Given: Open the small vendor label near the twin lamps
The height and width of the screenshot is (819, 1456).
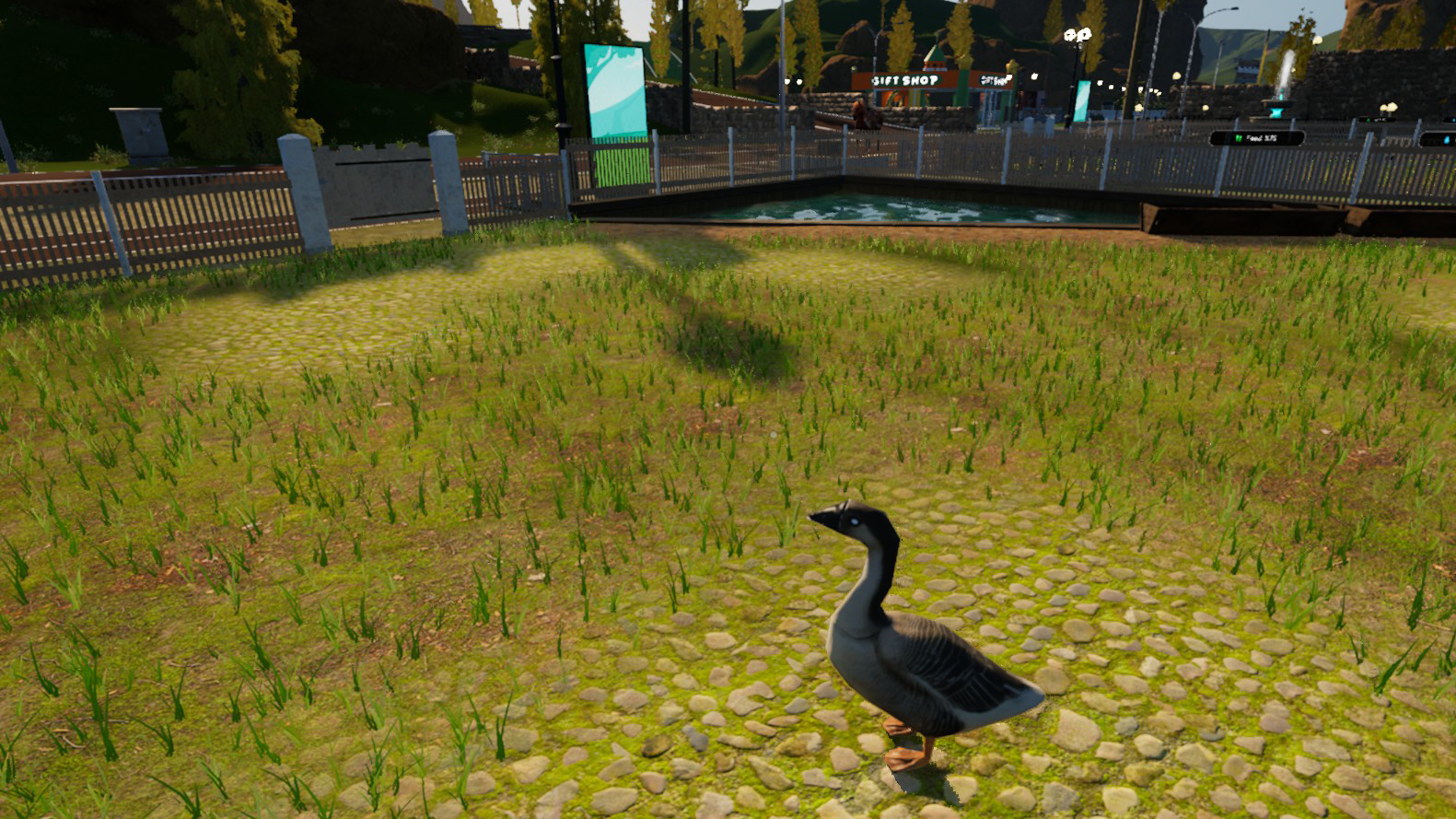Looking at the screenshot, I should [x=1377, y=119].
